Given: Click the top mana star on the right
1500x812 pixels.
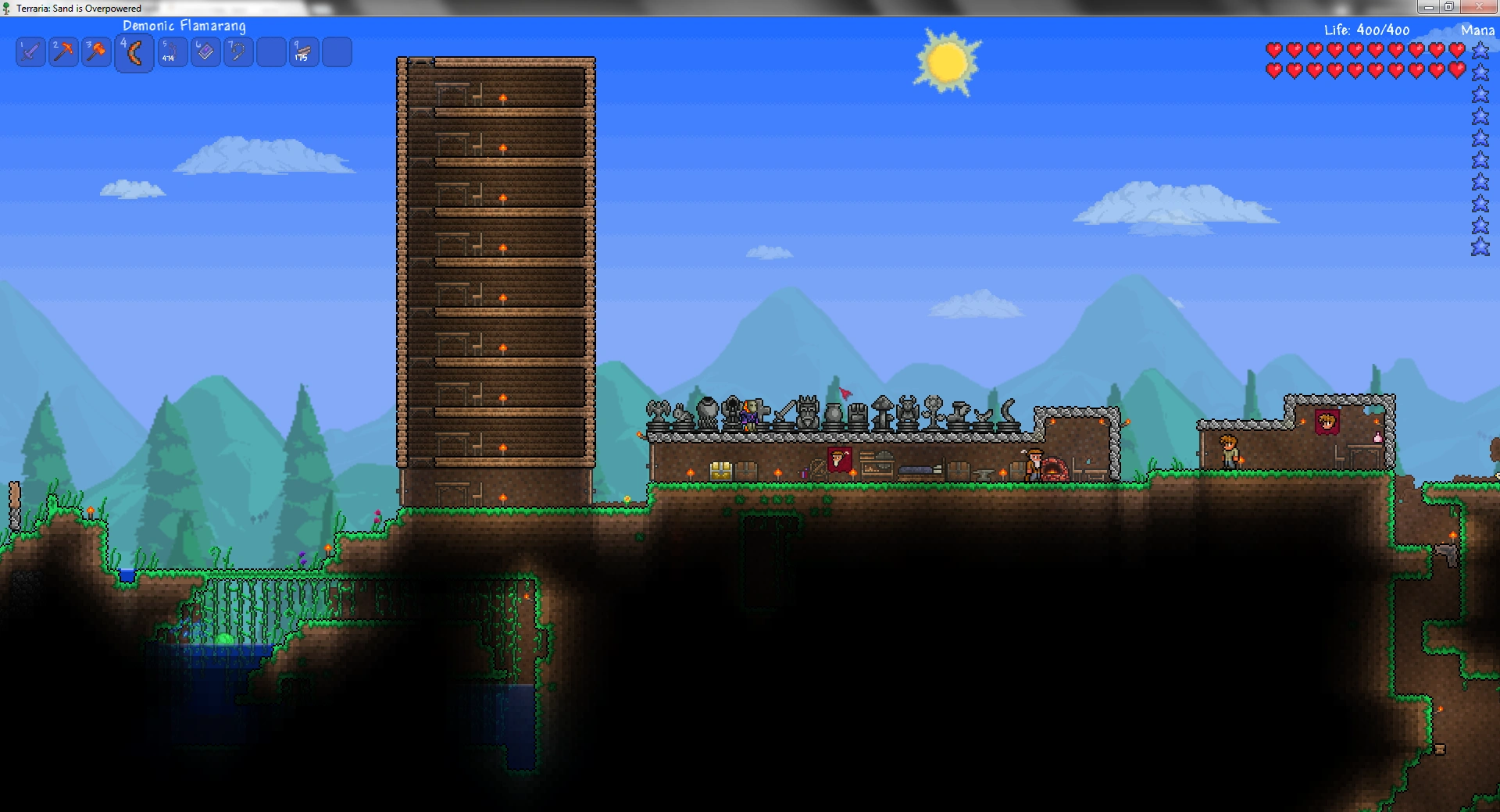Looking at the screenshot, I should [1480, 51].
